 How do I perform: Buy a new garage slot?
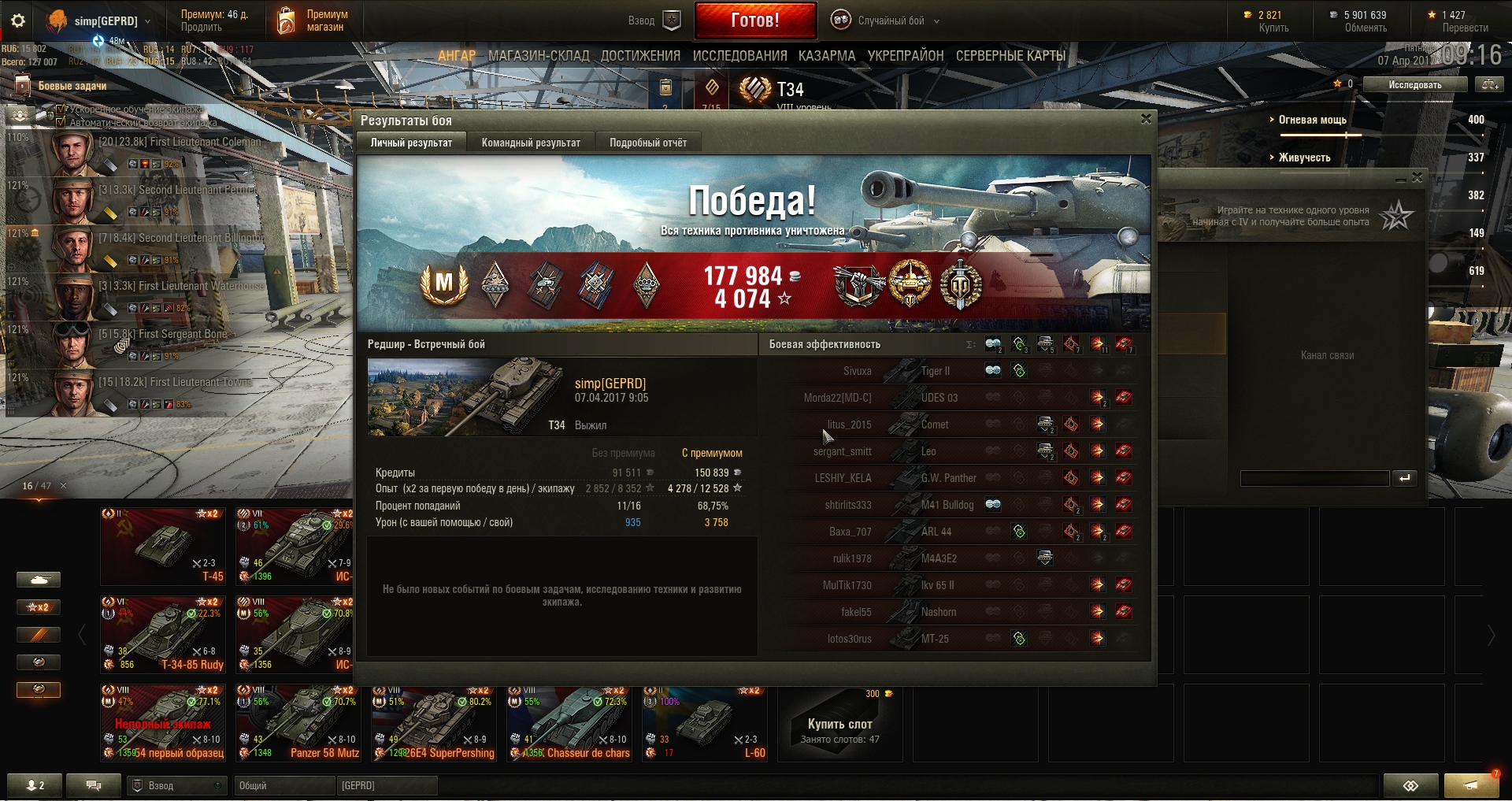pyautogui.click(x=839, y=725)
